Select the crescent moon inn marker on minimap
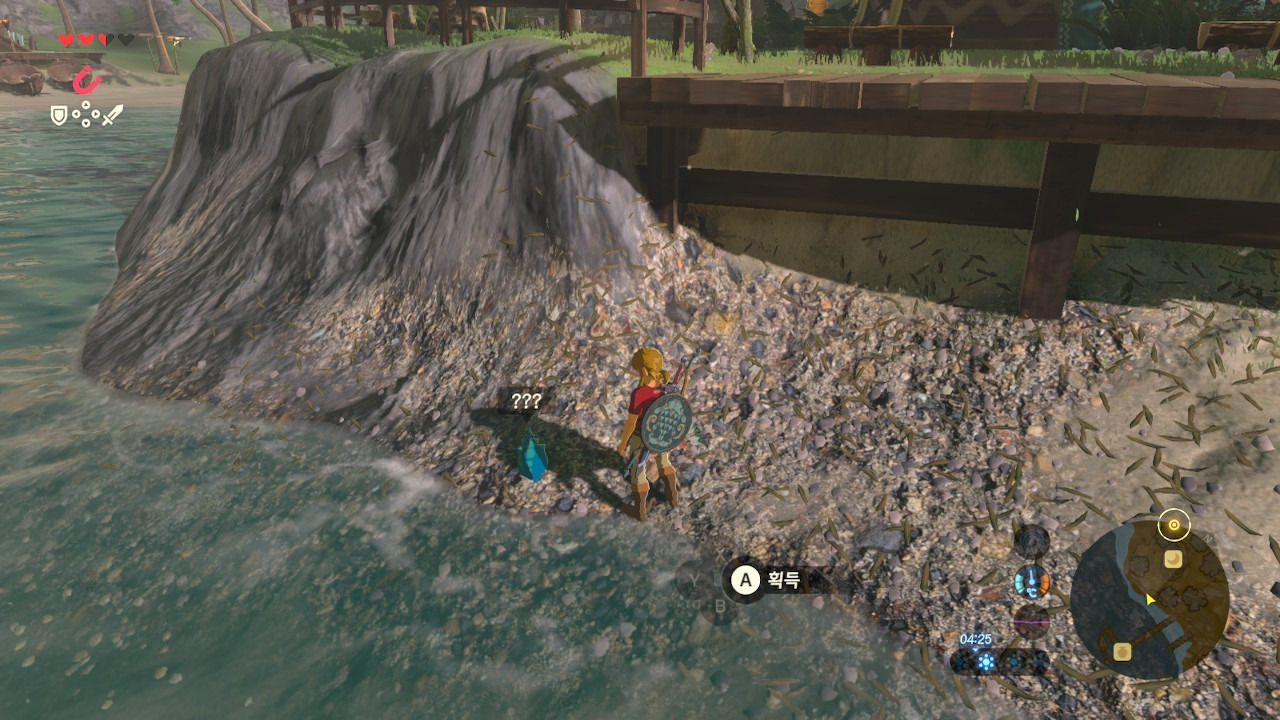The height and width of the screenshot is (720, 1280). (x=1173, y=560)
